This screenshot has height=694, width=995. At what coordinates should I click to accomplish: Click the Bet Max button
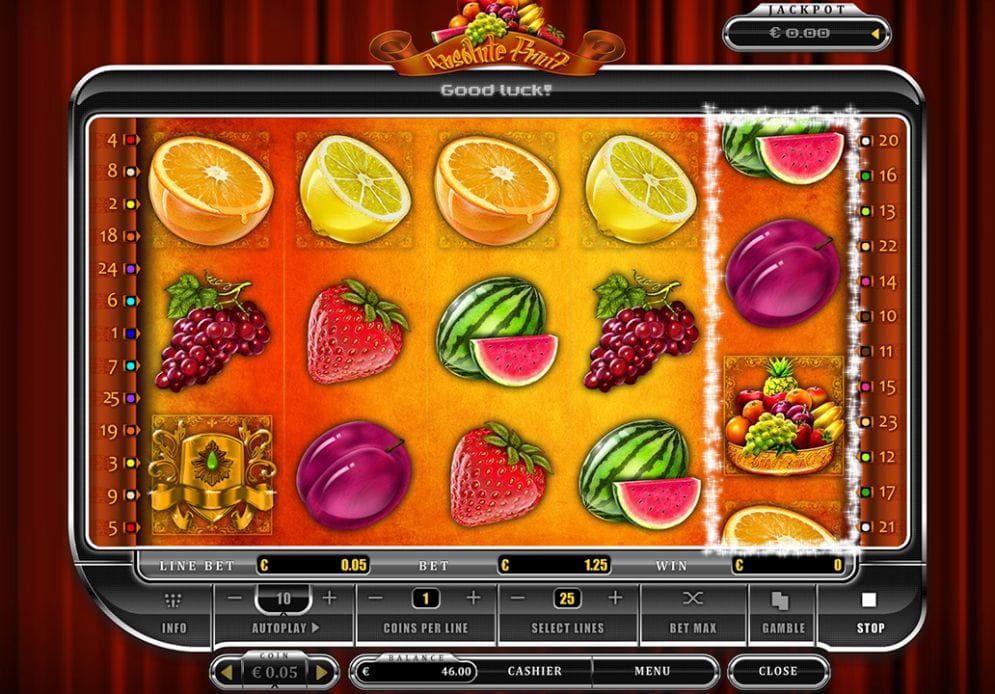pyautogui.click(x=693, y=612)
